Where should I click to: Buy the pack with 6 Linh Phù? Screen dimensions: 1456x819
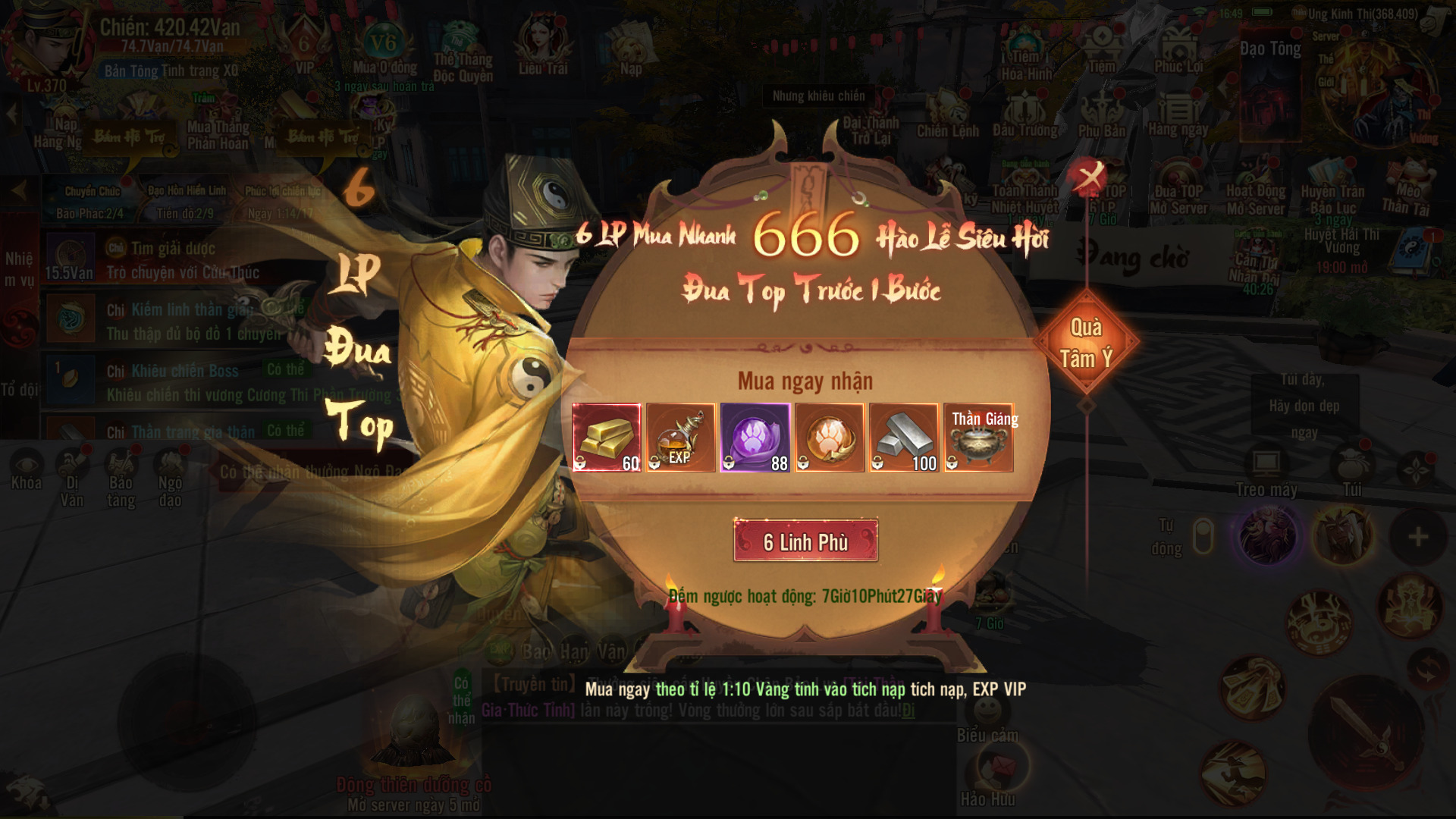[x=805, y=541]
